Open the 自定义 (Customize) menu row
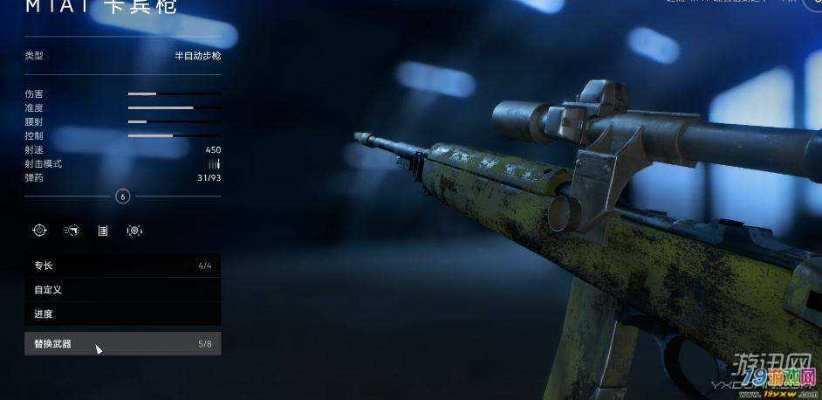This screenshot has width=822, height=400. tap(122, 290)
